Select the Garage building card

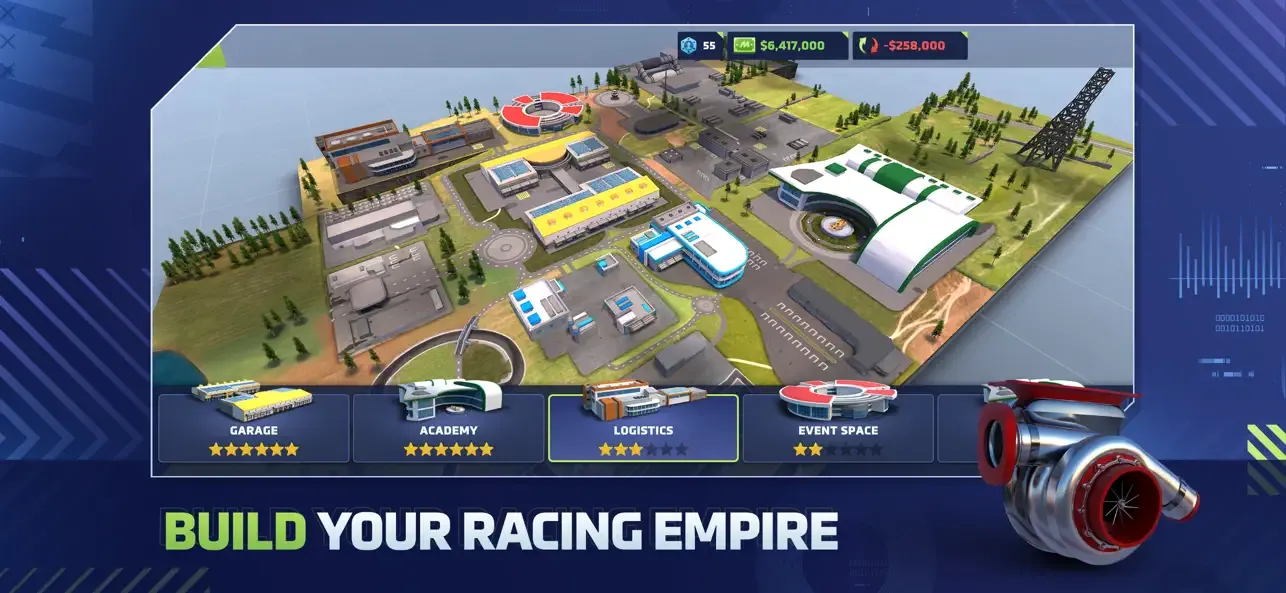[253, 429]
